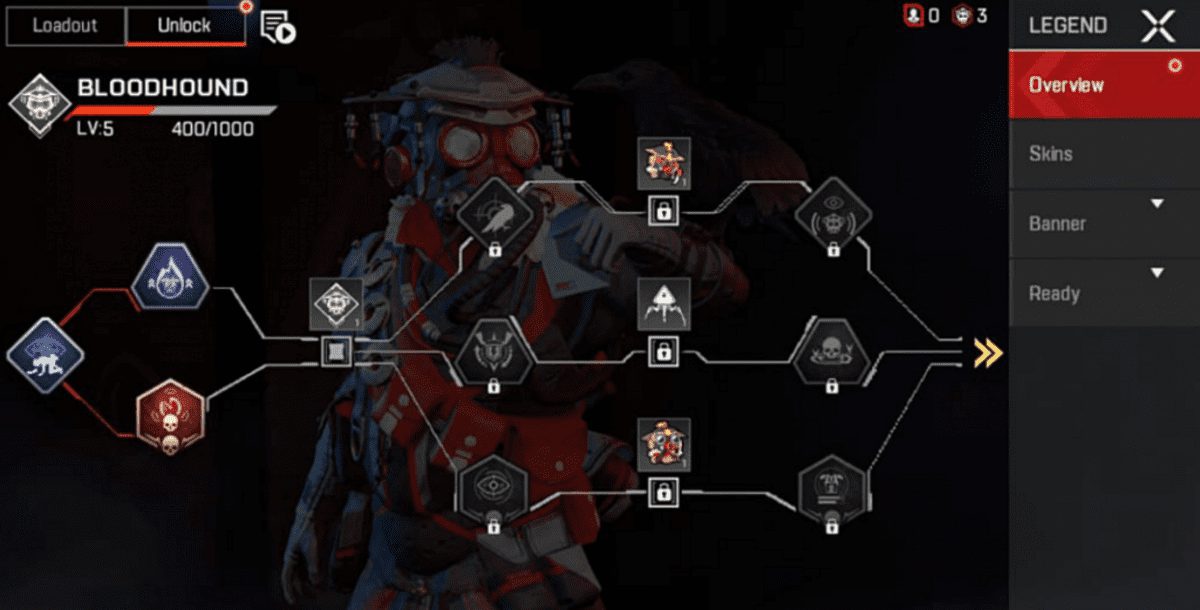Choose the locked eye perk node
The height and width of the screenshot is (610, 1200).
point(492,490)
